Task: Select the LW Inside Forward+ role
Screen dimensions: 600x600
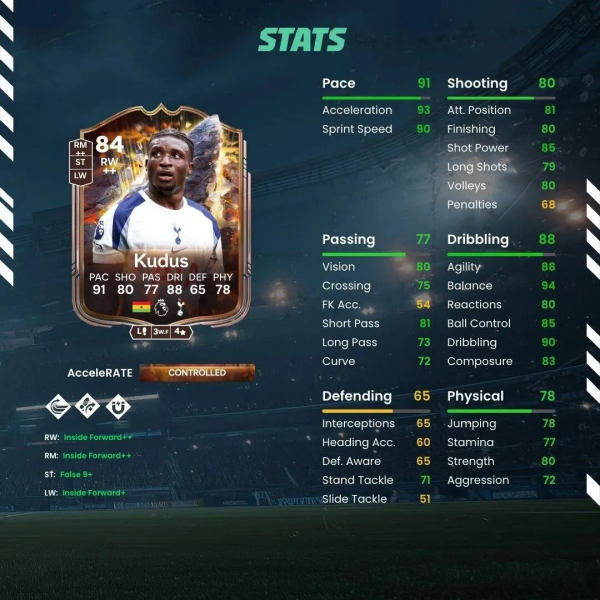Action: point(94,493)
